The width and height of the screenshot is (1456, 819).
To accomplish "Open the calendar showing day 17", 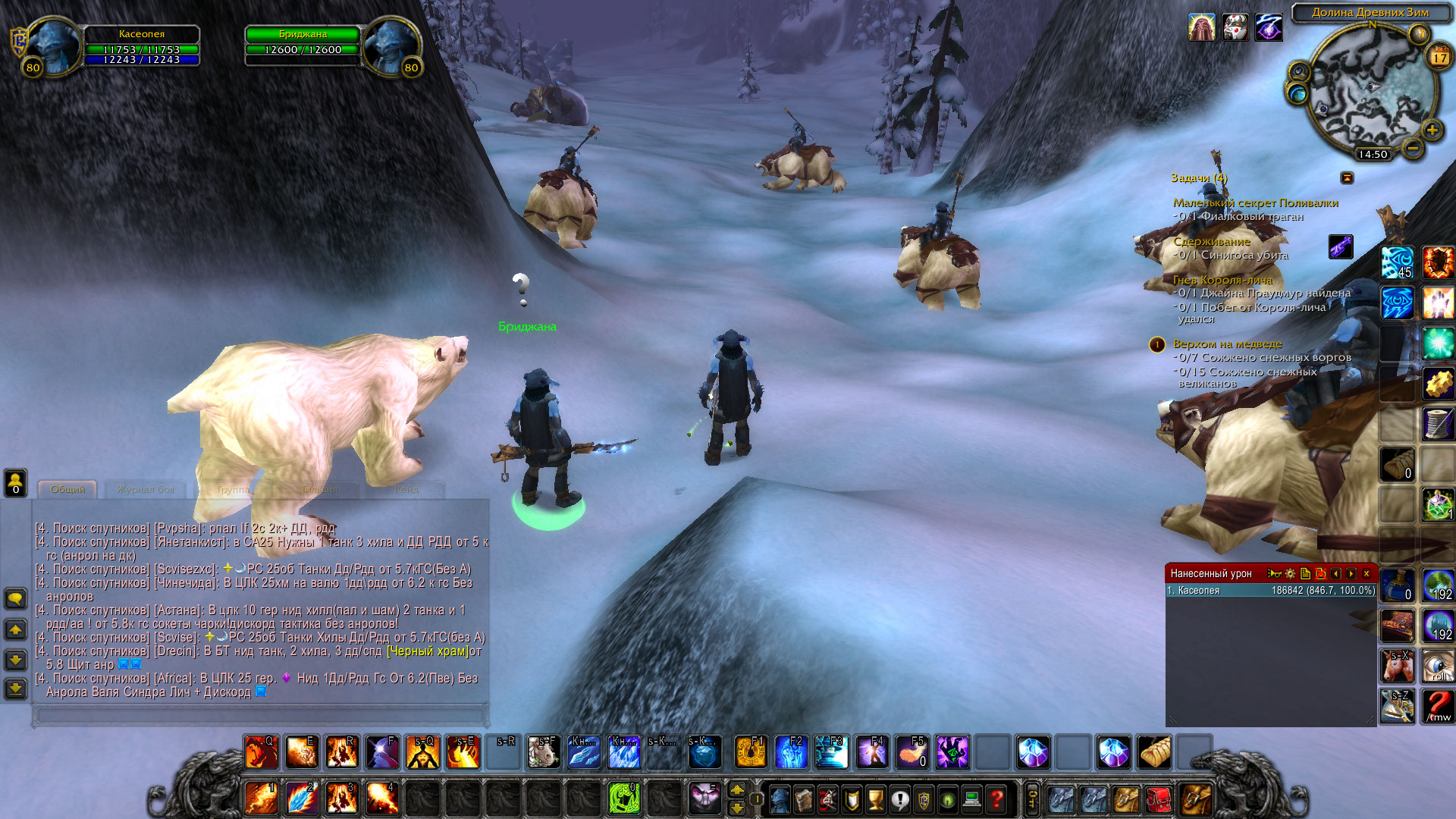I will 1439,58.
